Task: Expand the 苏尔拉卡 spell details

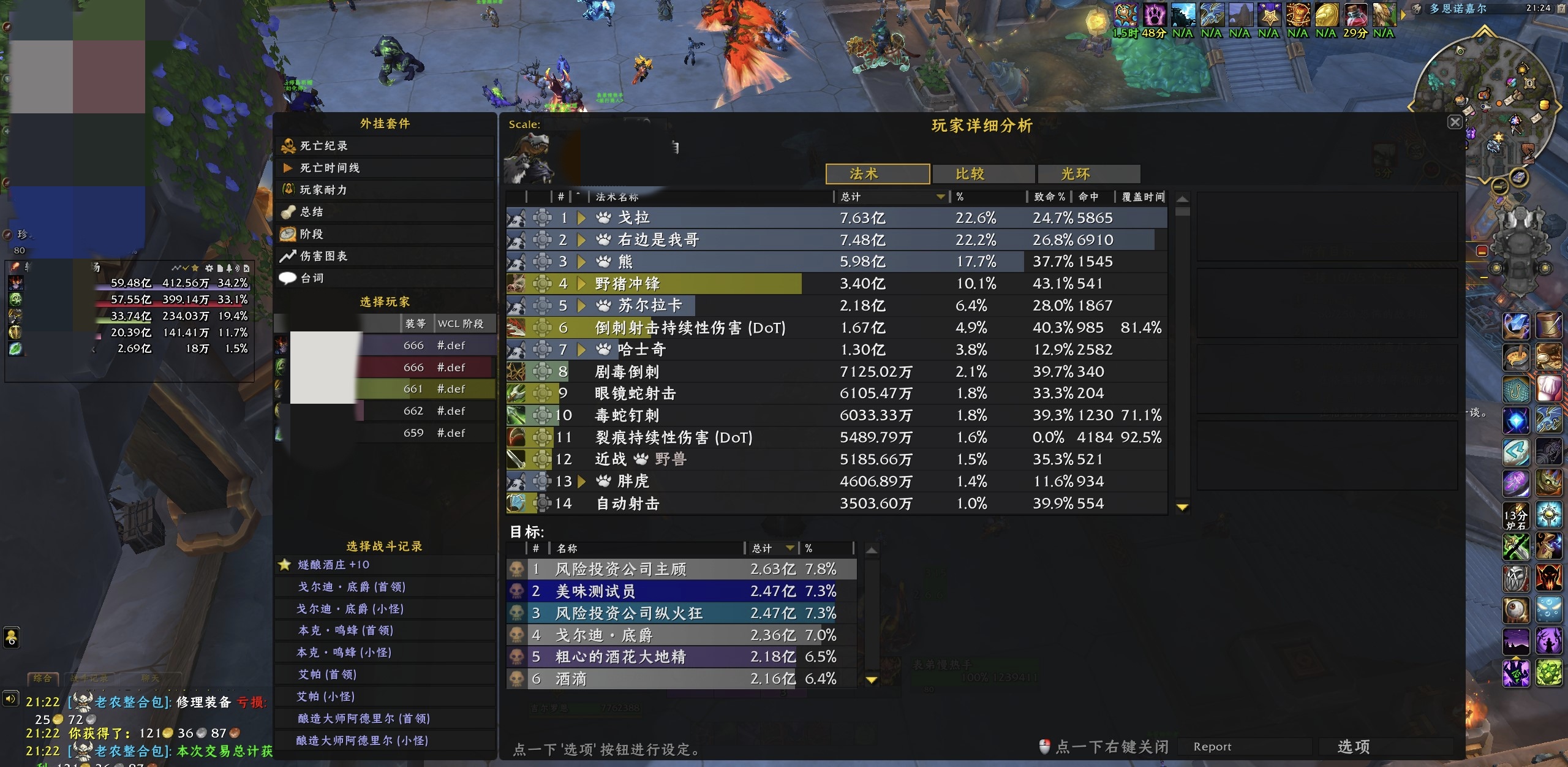Action: (581, 305)
